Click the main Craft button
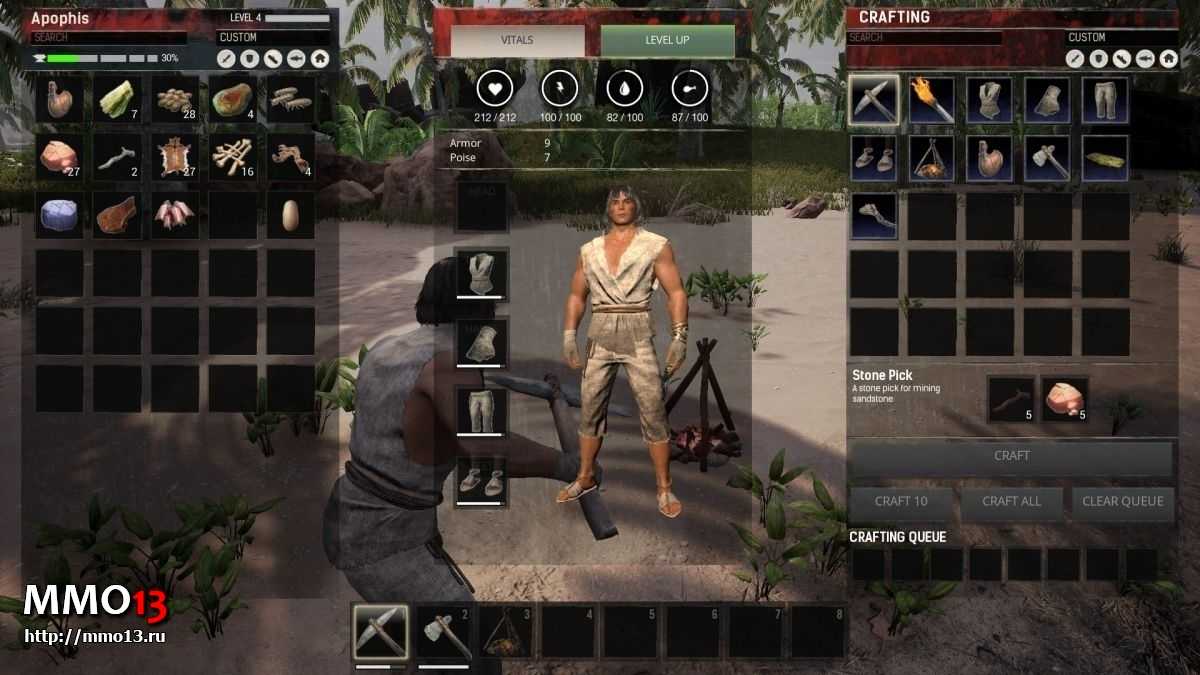Image resolution: width=1200 pixels, height=675 pixels. (x=1010, y=456)
